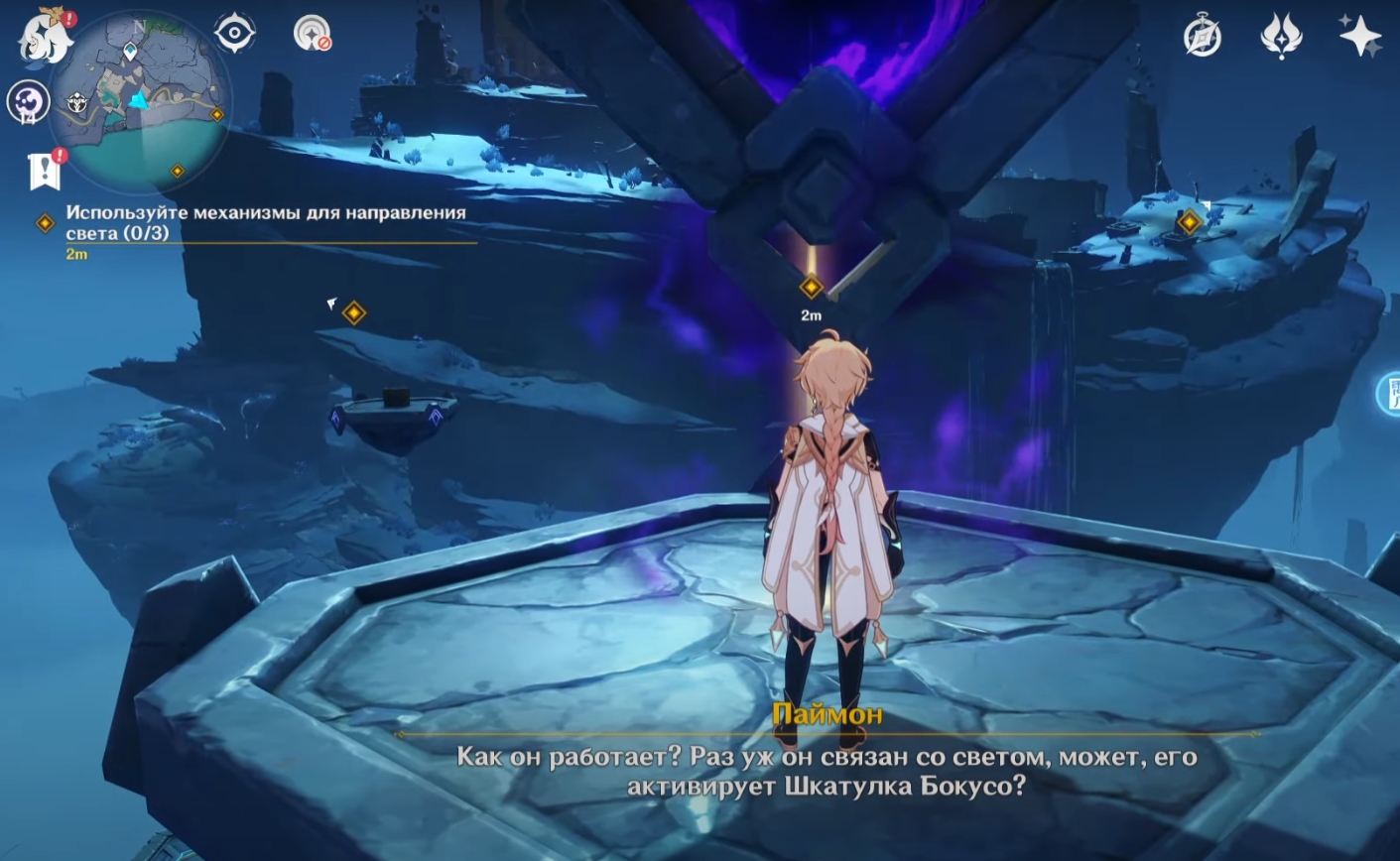The height and width of the screenshot is (861, 1400).
Task: Click the co-op signal icon with red block mark
Action: coord(312,34)
